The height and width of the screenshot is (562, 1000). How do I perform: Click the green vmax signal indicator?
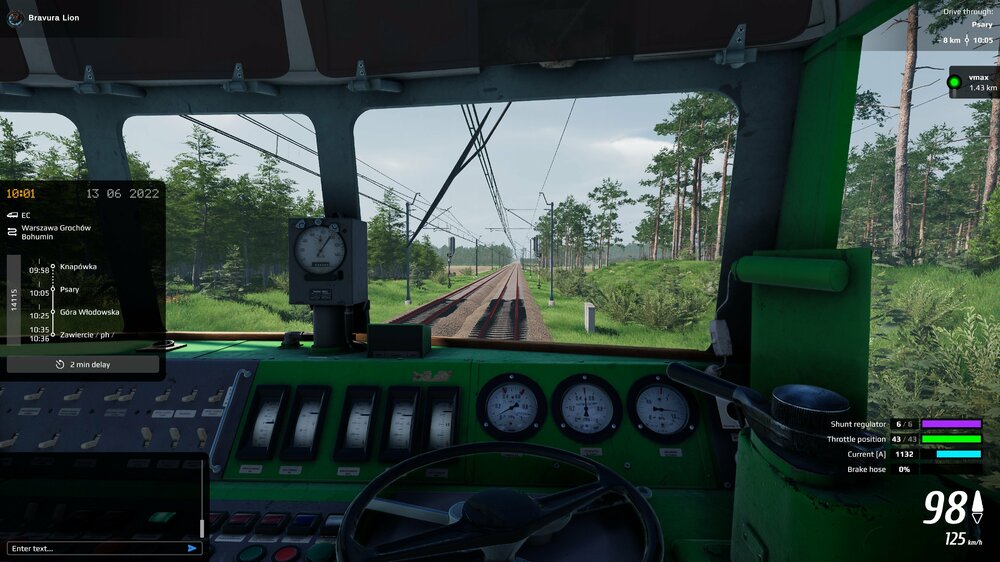[x=954, y=82]
